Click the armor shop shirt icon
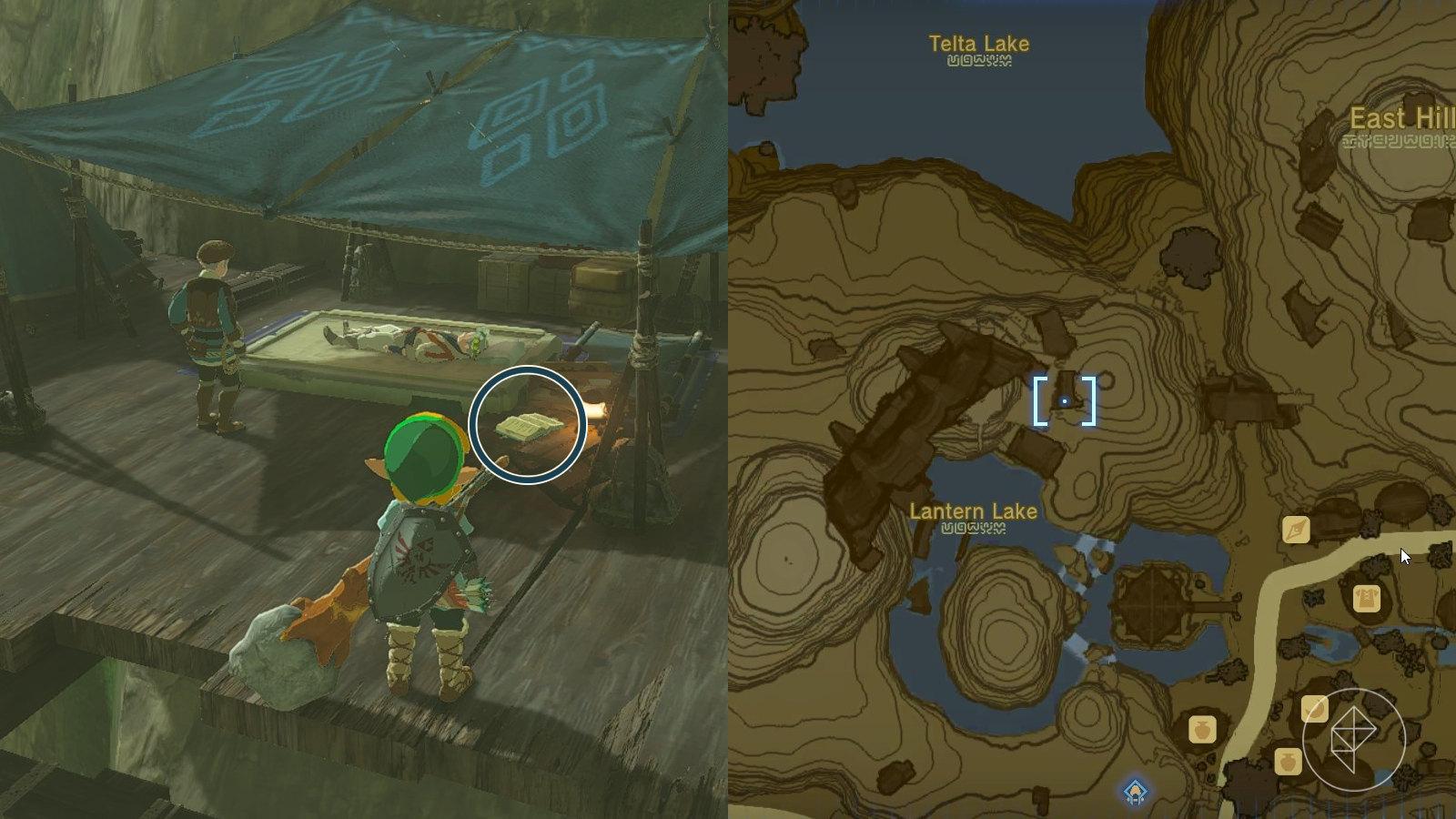1456x819 pixels. point(1367,598)
